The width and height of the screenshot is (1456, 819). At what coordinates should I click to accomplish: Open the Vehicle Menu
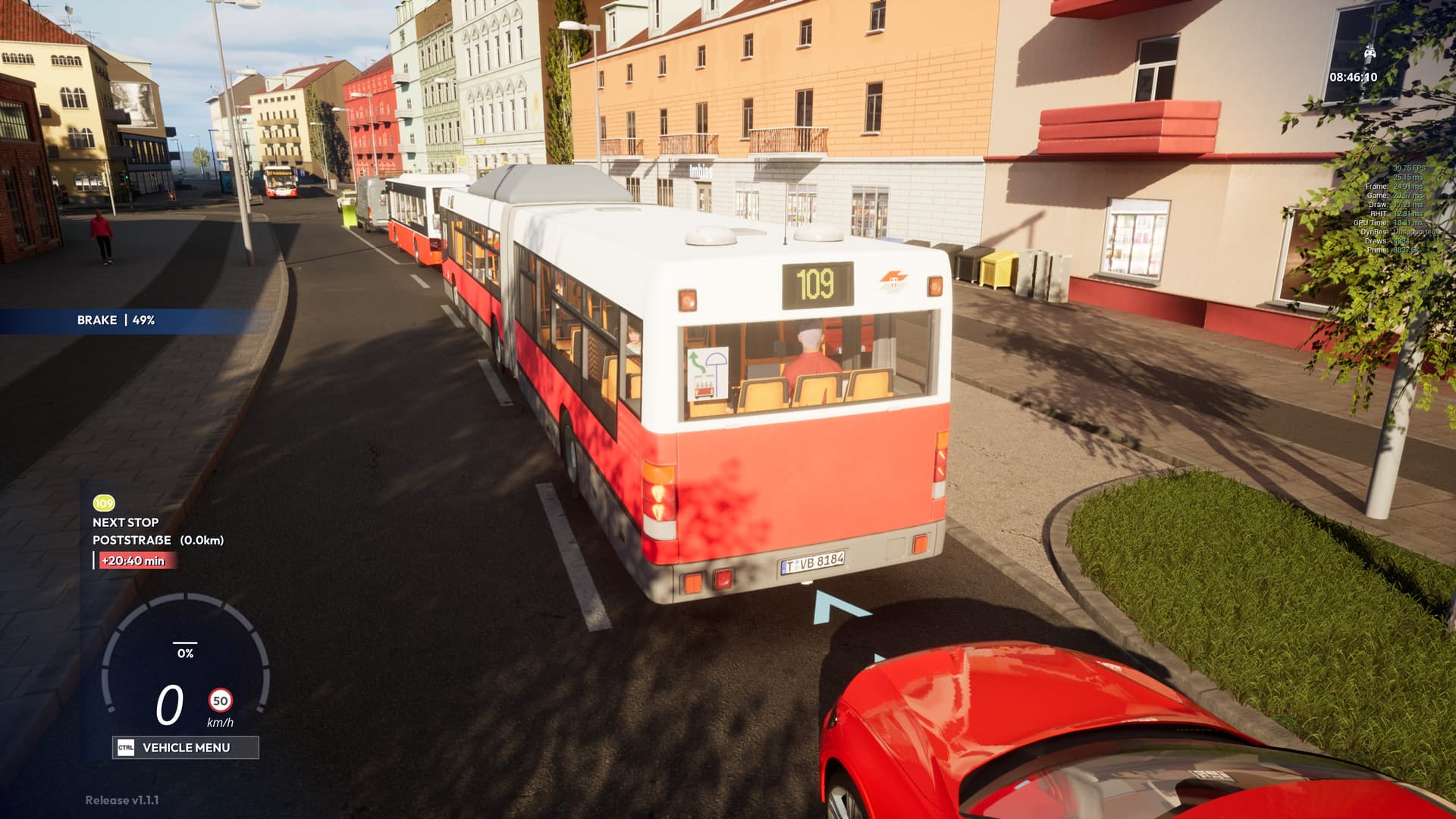pos(185,748)
